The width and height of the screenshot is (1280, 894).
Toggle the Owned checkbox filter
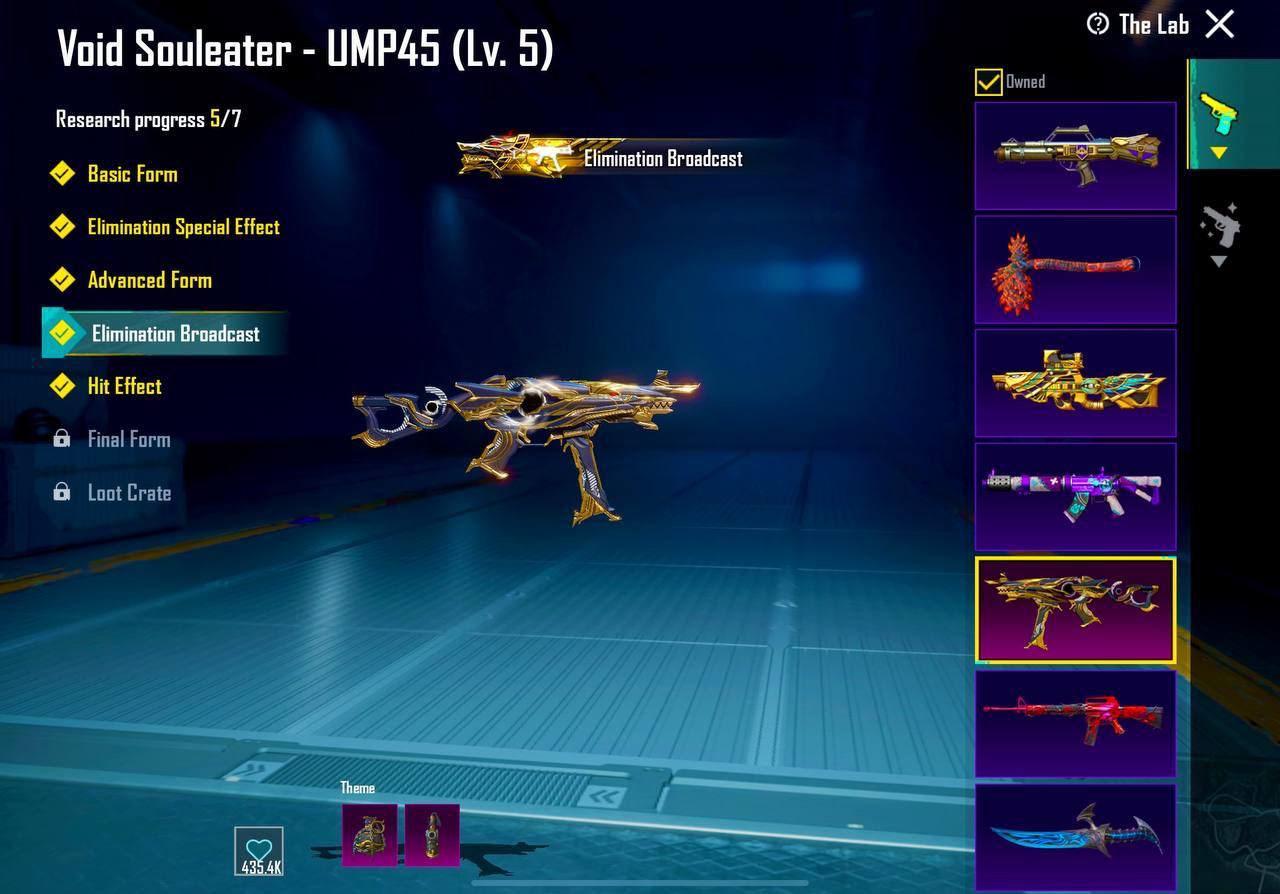tap(988, 82)
